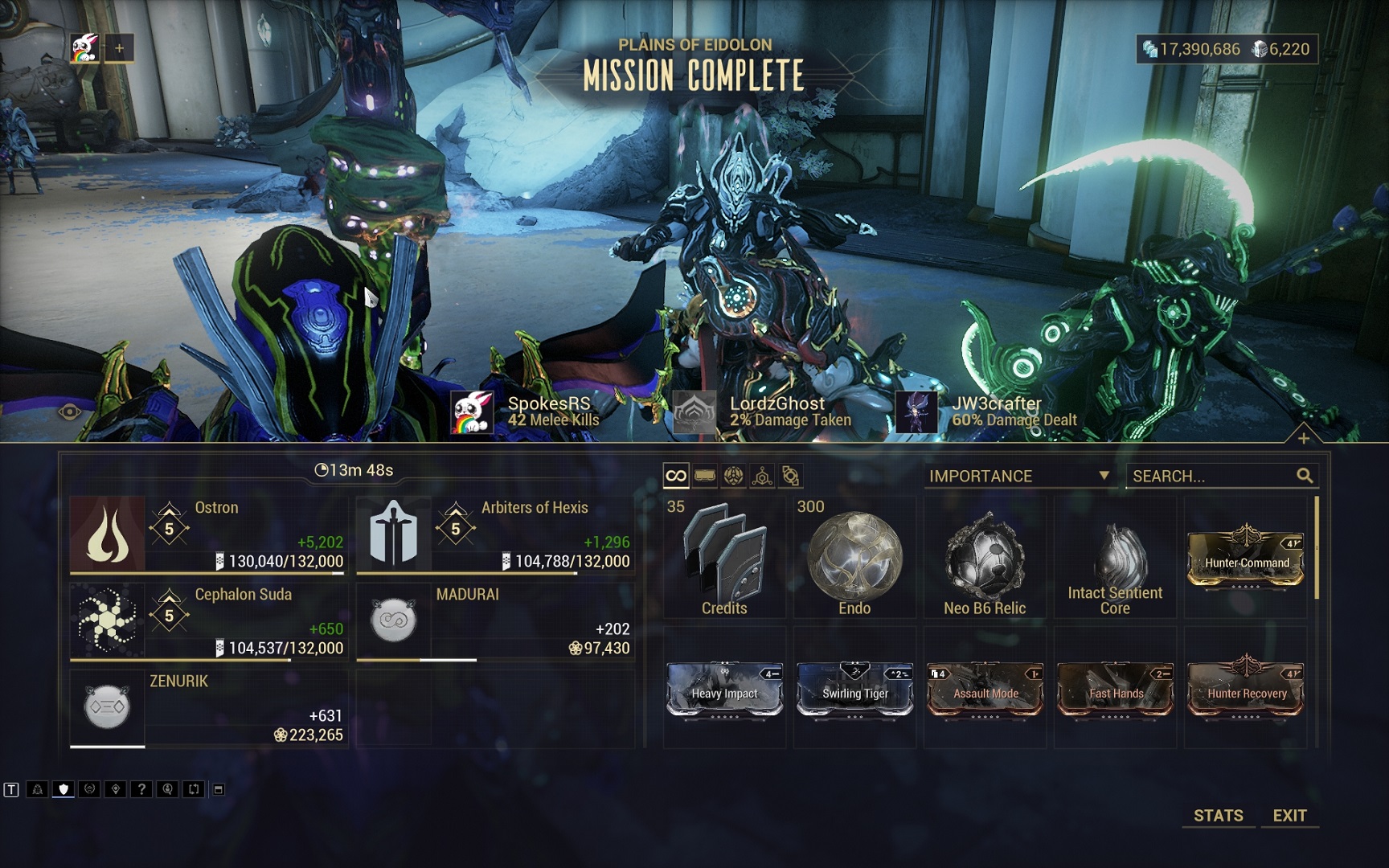View the Assault Mode mod card
The height and width of the screenshot is (868, 1389).
(985, 690)
